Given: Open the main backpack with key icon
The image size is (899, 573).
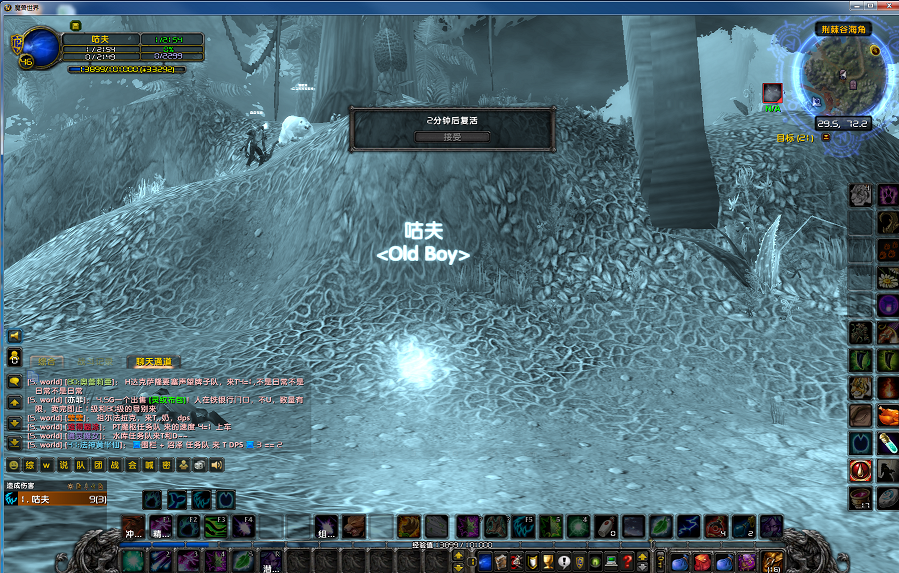Looking at the screenshot, I should tap(772, 561).
